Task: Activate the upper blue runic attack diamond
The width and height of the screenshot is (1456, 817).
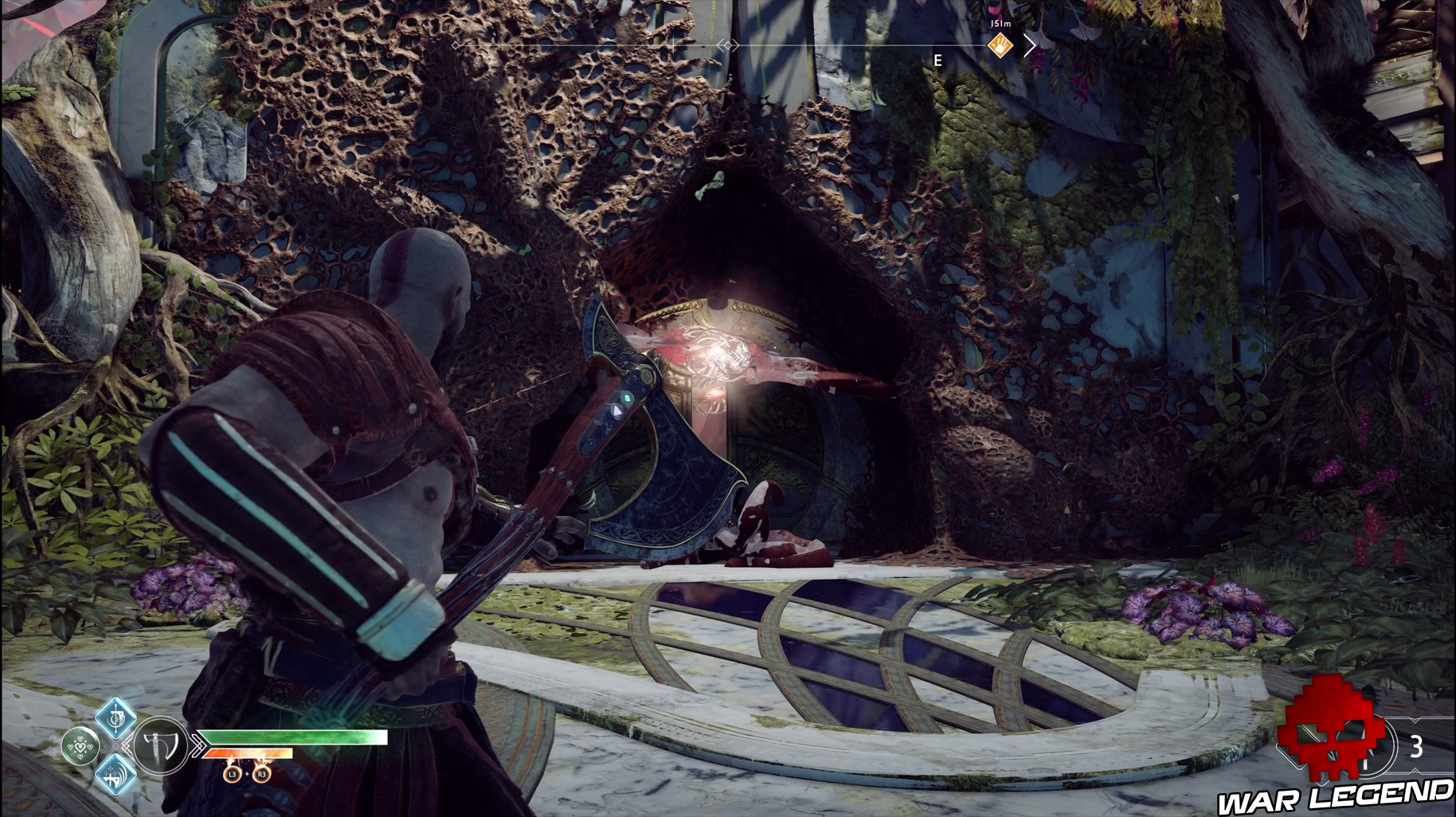Action: (115, 716)
